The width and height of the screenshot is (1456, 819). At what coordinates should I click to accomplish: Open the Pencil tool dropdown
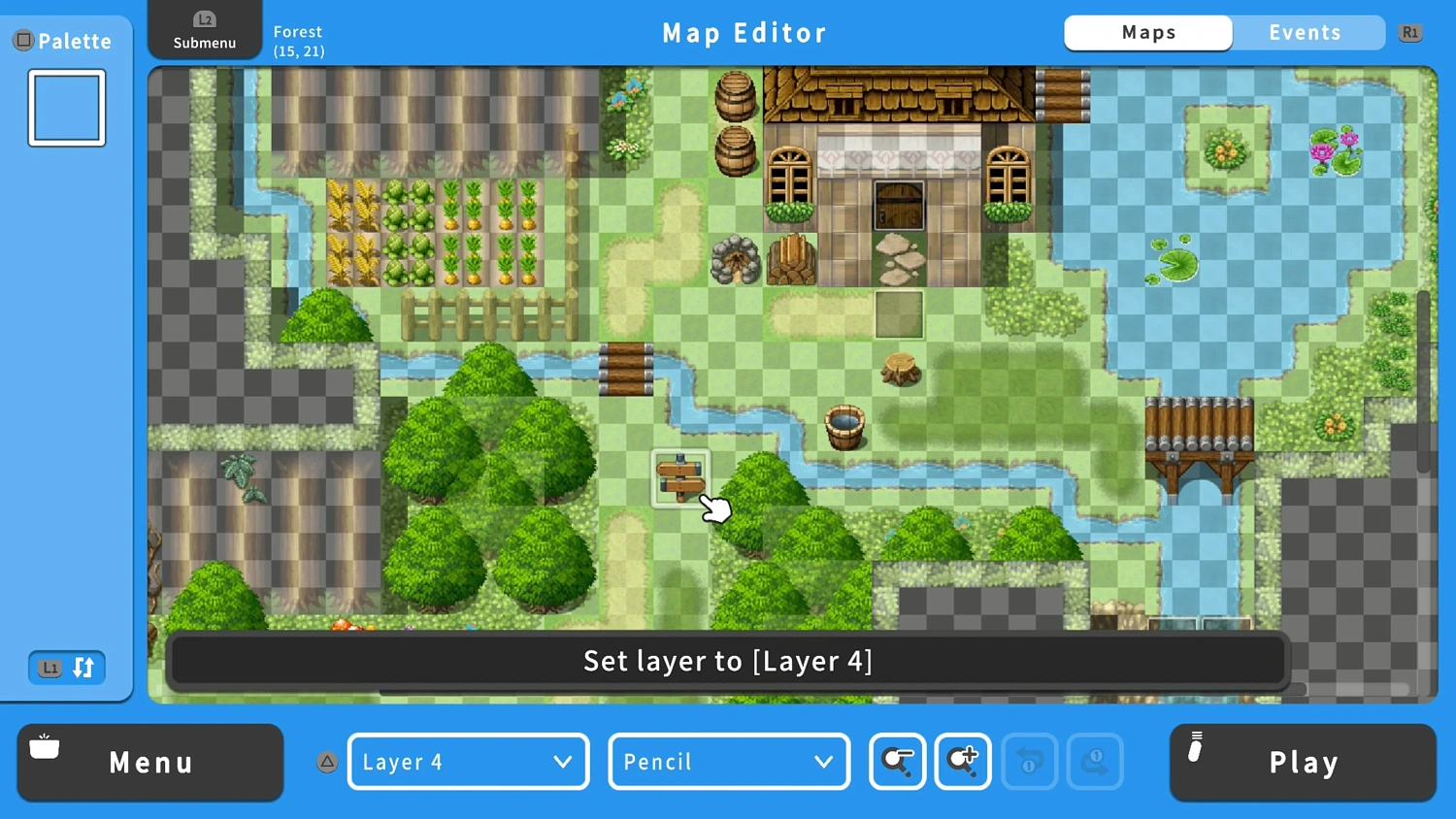[728, 762]
